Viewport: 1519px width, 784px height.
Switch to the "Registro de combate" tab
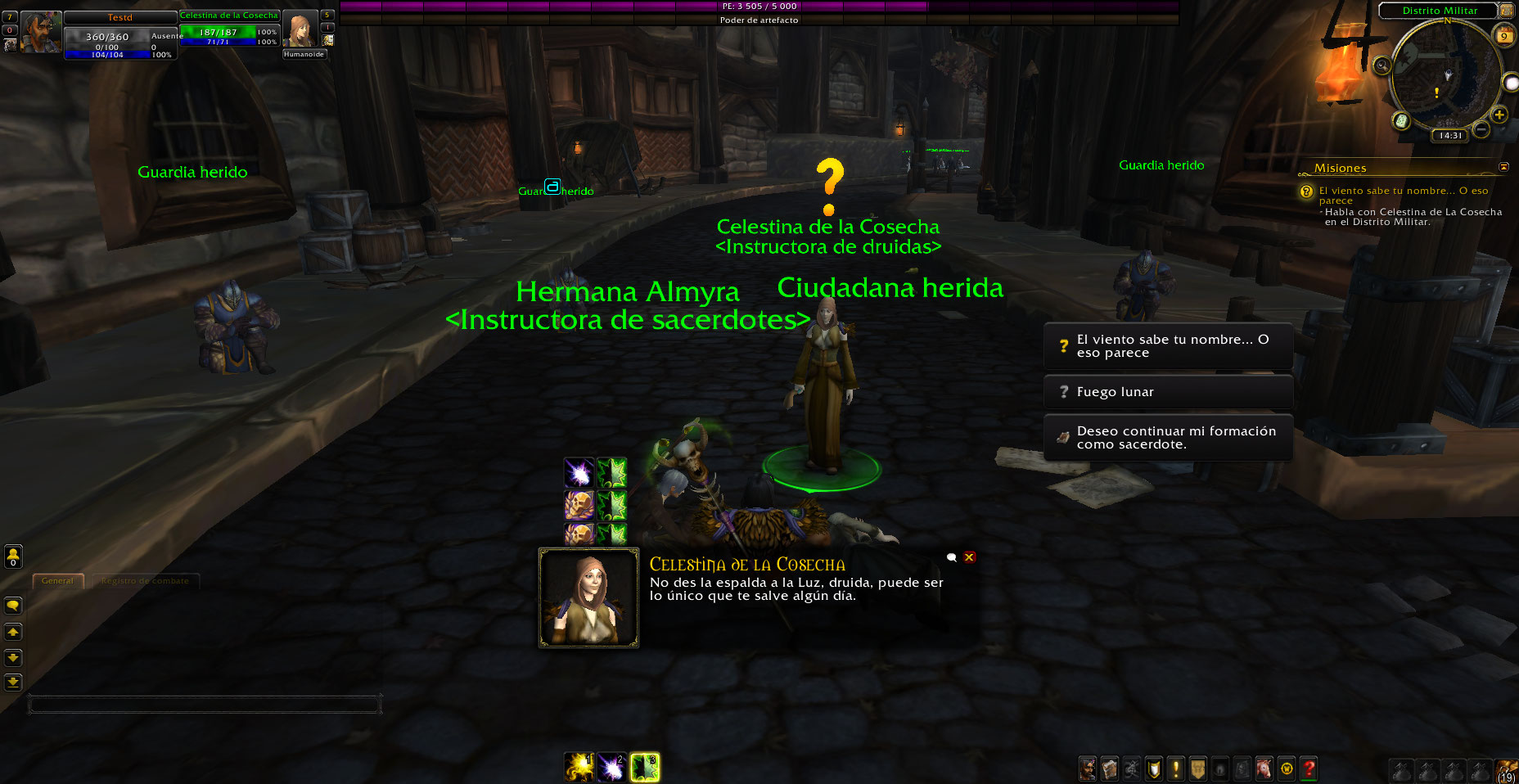point(145,581)
